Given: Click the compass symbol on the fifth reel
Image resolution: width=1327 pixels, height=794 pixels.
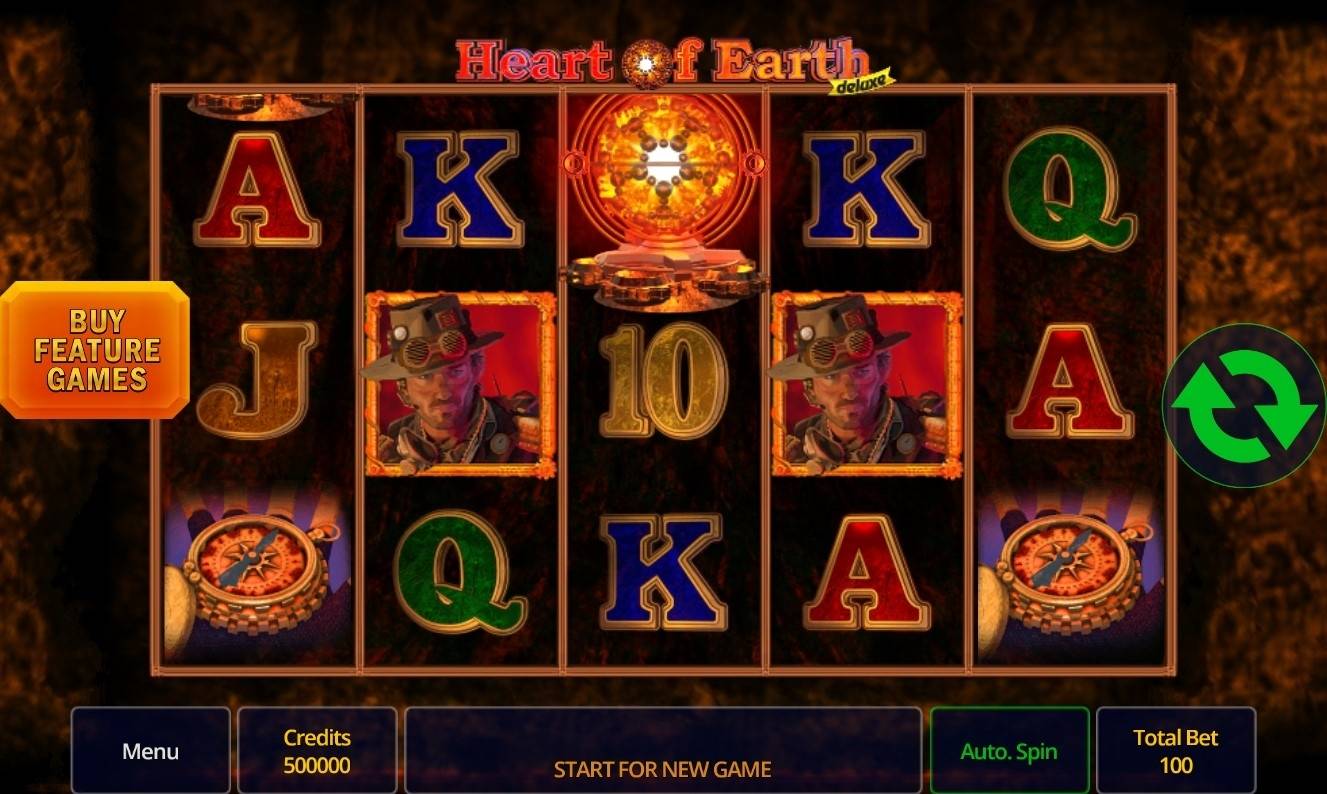Looking at the screenshot, I should coord(1063,570).
